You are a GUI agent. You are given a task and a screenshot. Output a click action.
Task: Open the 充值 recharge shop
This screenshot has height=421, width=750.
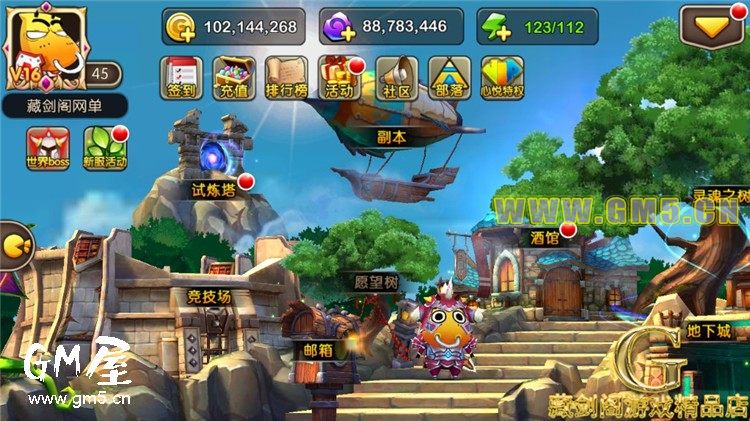tap(234, 75)
